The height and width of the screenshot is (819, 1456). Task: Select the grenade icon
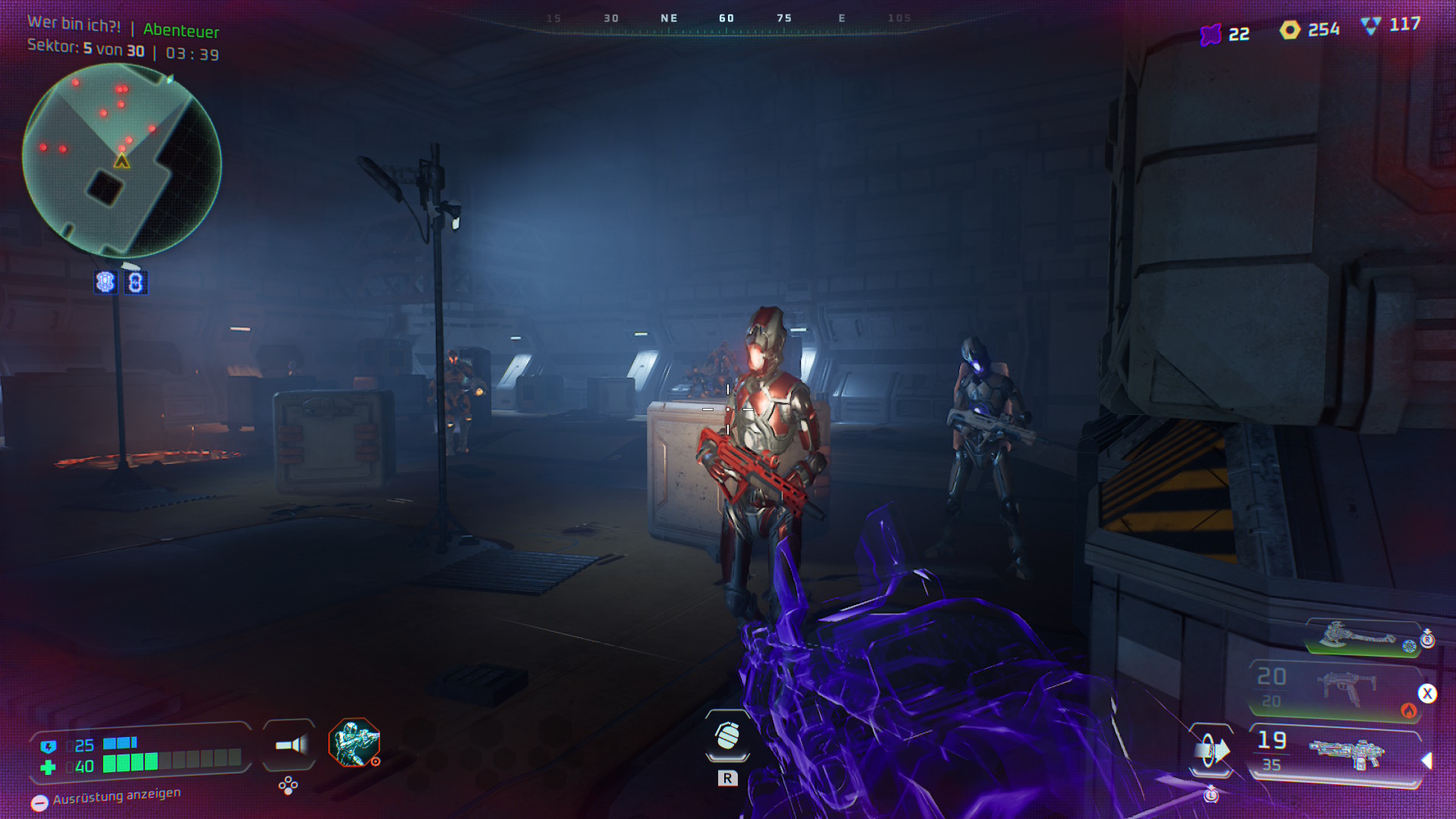click(727, 735)
